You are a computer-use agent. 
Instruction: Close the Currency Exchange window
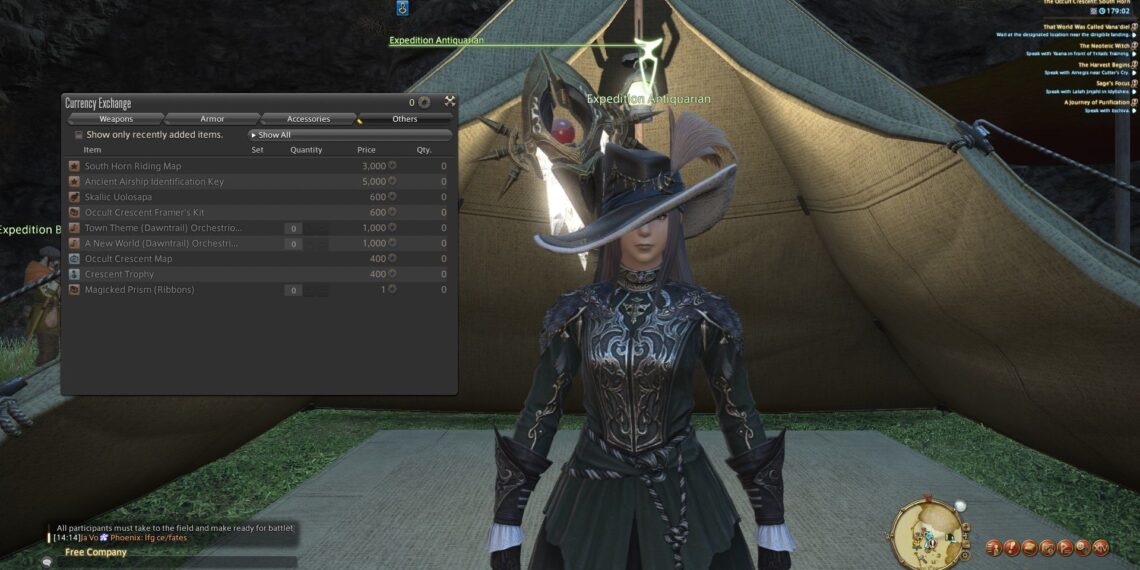click(450, 102)
